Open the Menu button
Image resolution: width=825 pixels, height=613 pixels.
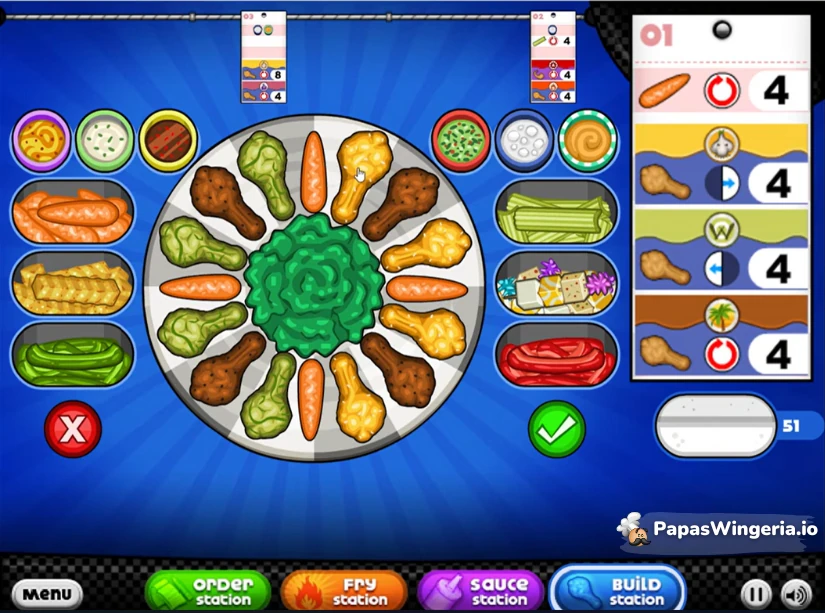[46, 592]
